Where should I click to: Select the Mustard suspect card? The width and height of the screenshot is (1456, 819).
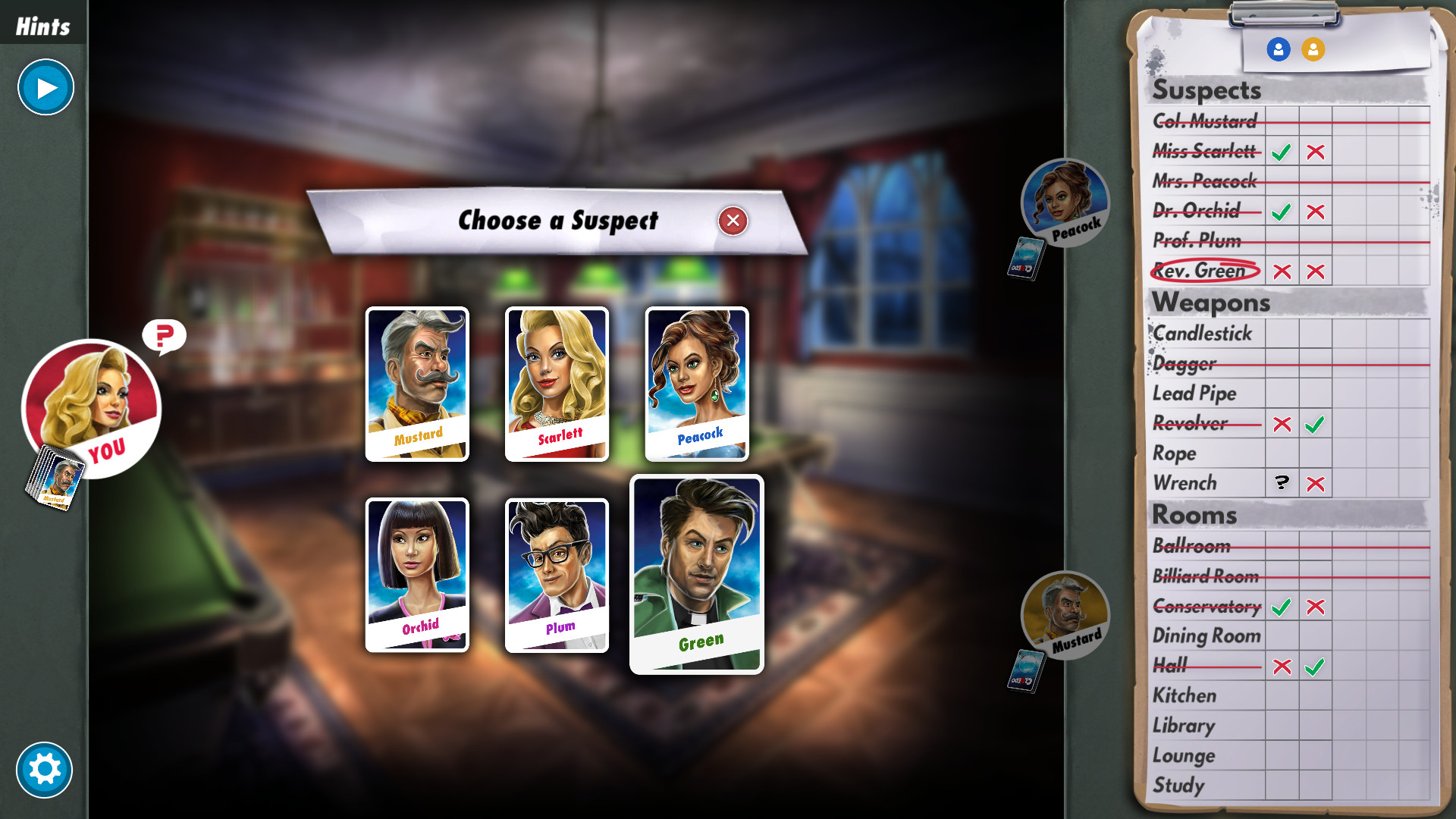[x=416, y=383]
